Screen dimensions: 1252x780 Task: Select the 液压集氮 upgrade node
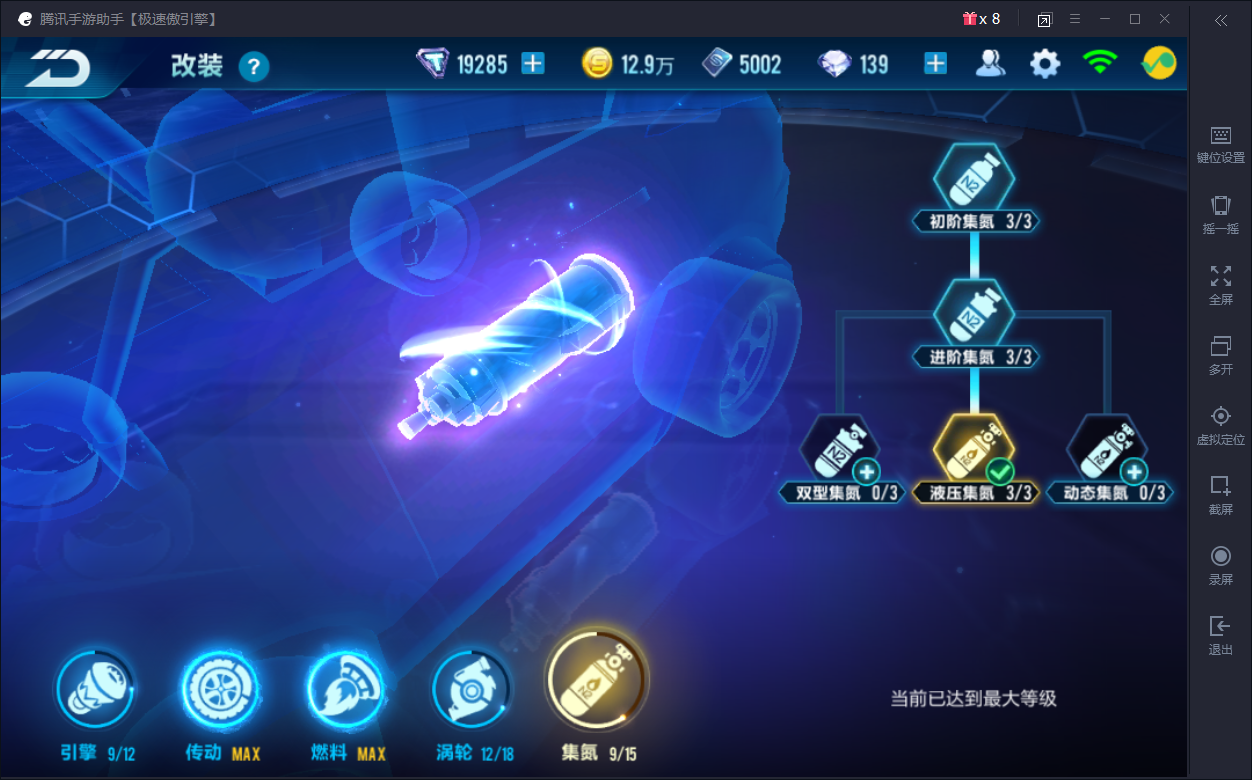point(974,450)
